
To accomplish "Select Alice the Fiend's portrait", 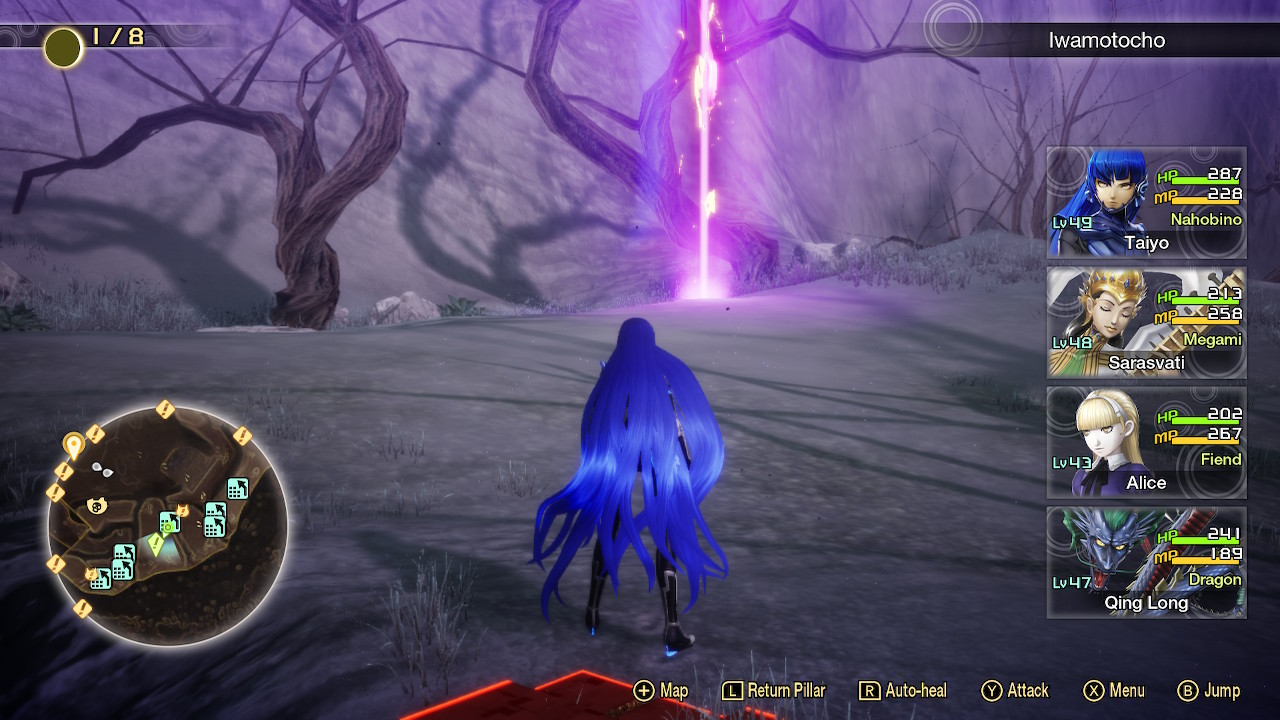I will (1146, 443).
